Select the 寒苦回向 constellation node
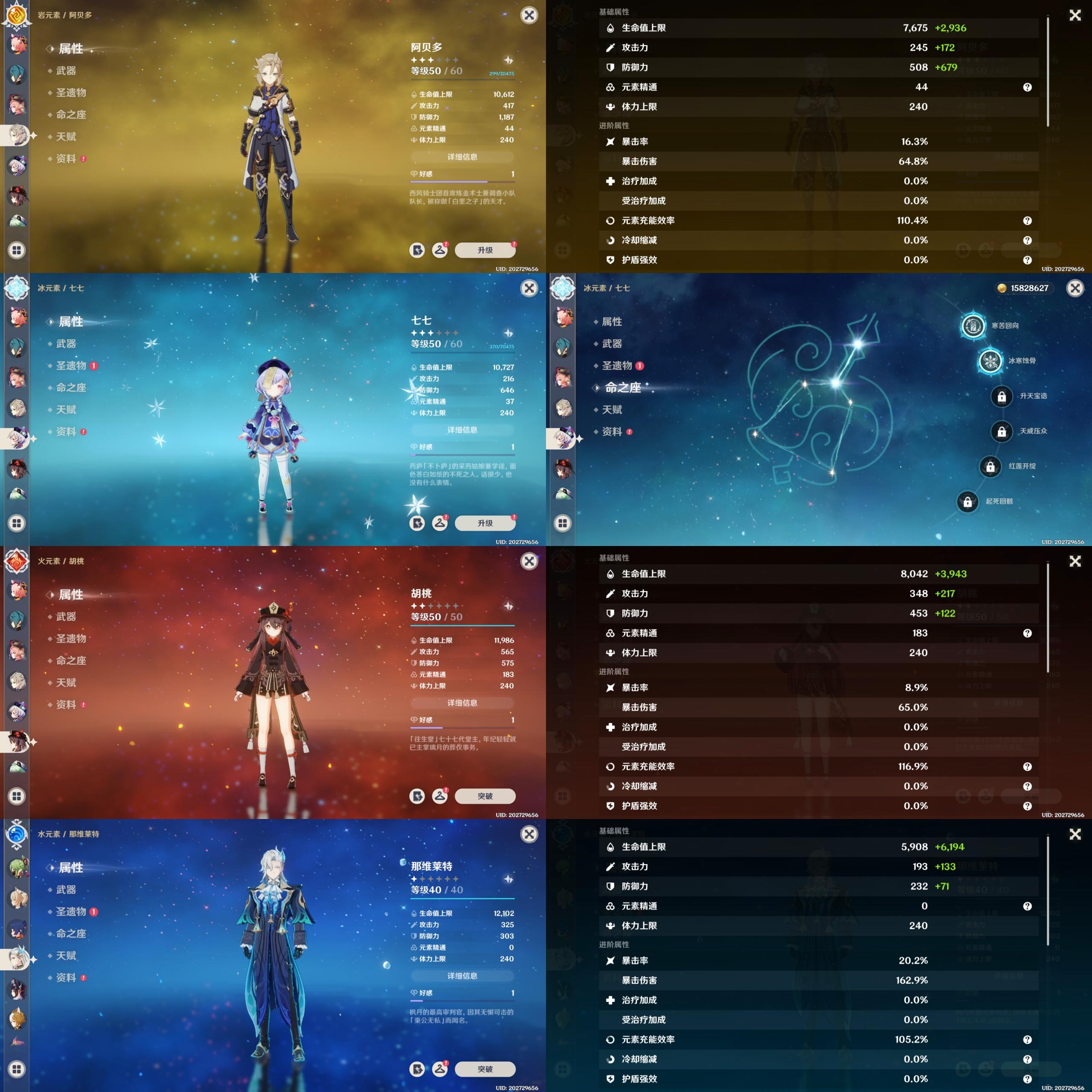1092x1092 pixels. pos(973,325)
